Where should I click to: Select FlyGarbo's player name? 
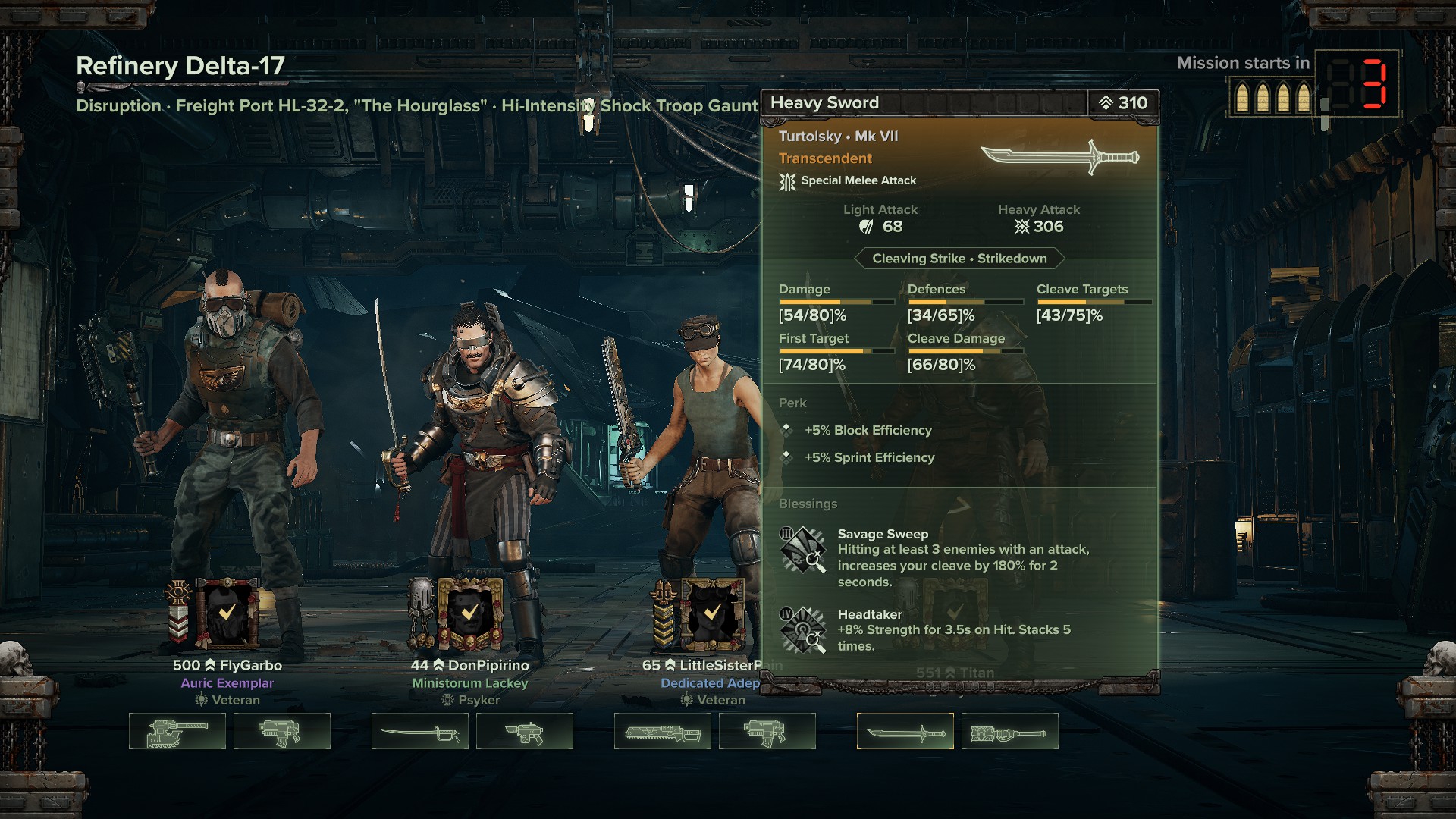coord(250,665)
